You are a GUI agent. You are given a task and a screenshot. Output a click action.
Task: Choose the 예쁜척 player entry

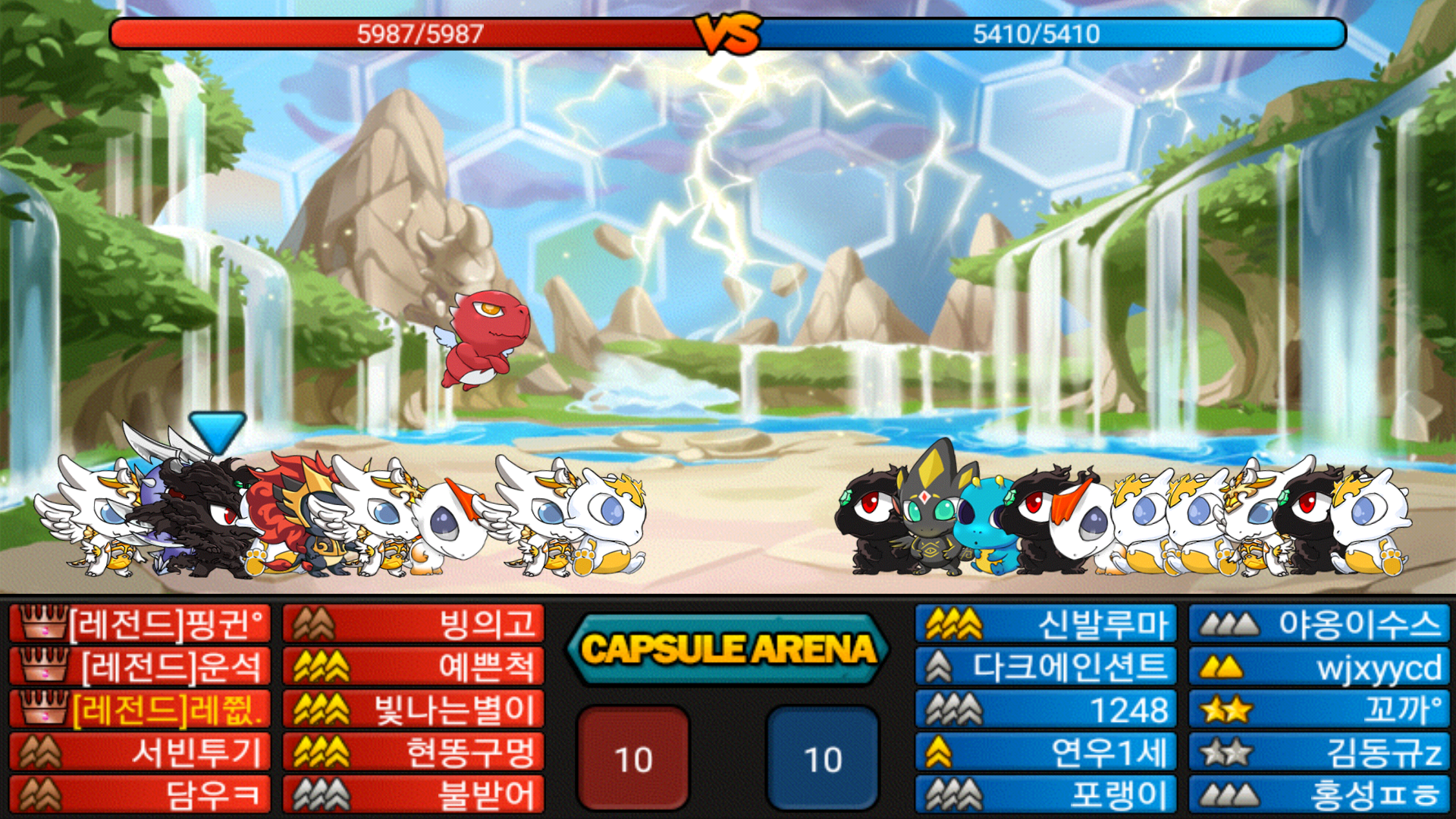413,667
